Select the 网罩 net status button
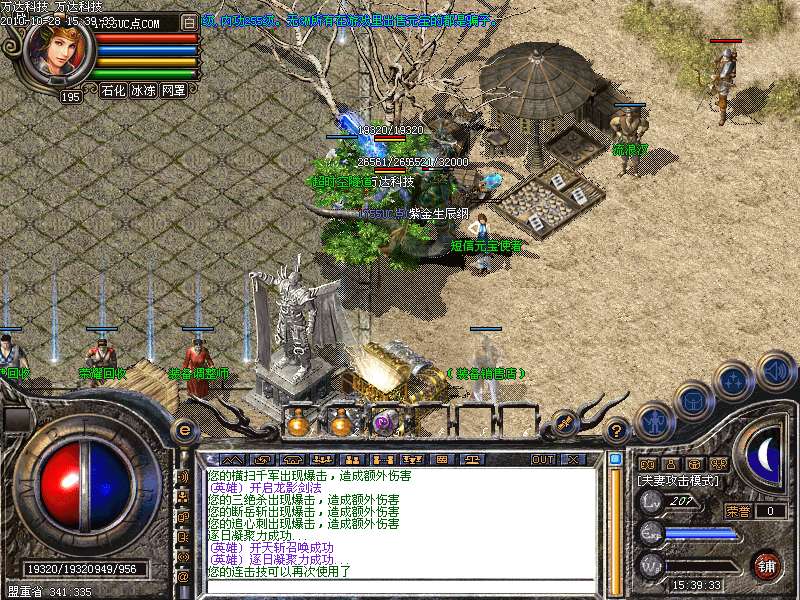This screenshot has width=800, height=600. point(173,90)
